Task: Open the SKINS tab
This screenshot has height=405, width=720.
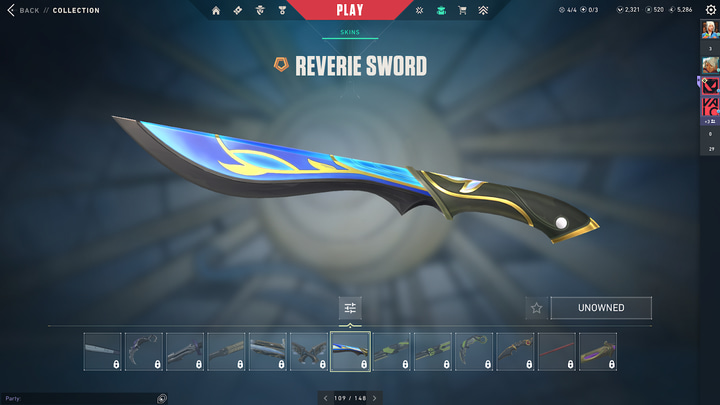Action: pyautogui.click(x=350, y=32)
